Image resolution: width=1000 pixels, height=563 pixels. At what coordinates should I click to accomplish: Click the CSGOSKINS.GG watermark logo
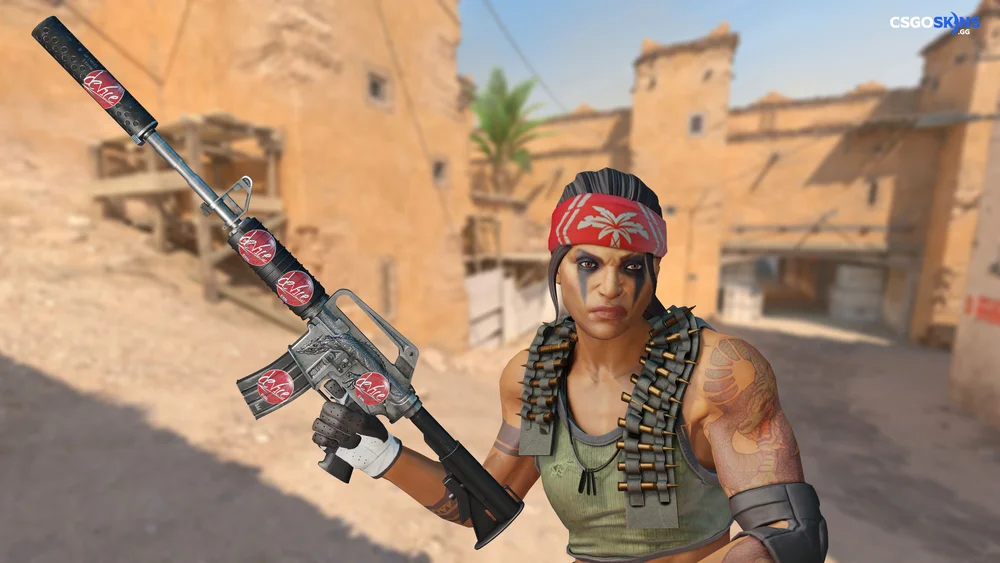click(935, 22)
